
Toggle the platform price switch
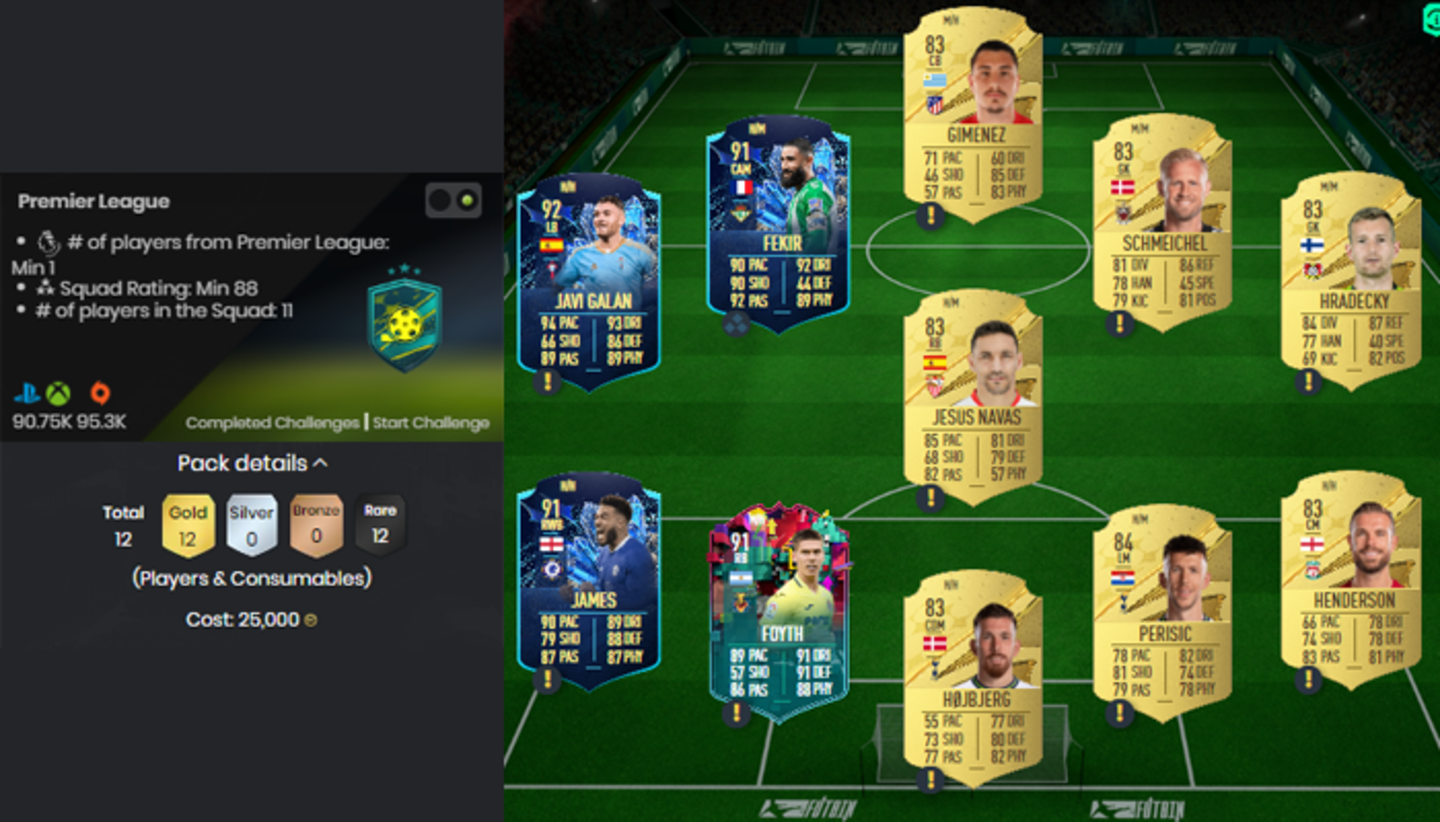click(452, 199)
